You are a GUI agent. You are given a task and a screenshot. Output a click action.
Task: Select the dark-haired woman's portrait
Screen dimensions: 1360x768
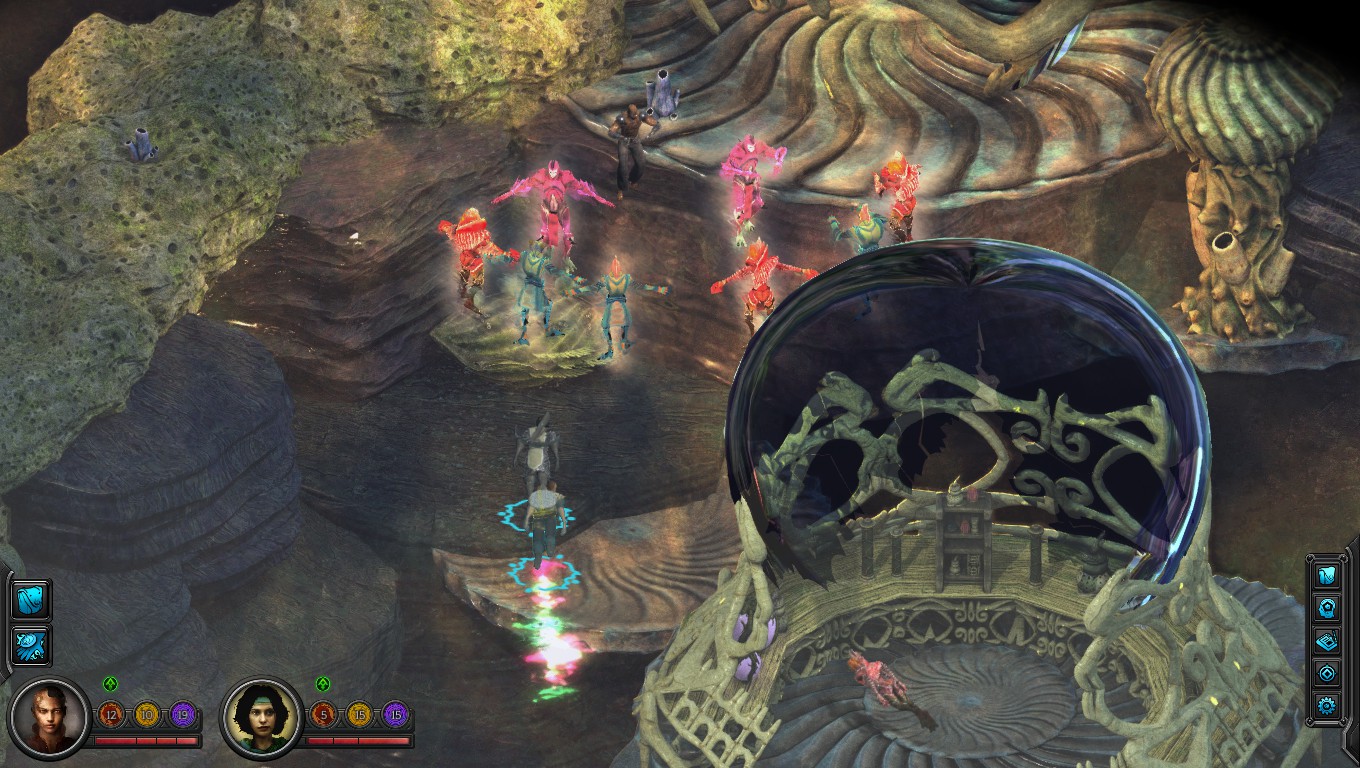[262, 717]
